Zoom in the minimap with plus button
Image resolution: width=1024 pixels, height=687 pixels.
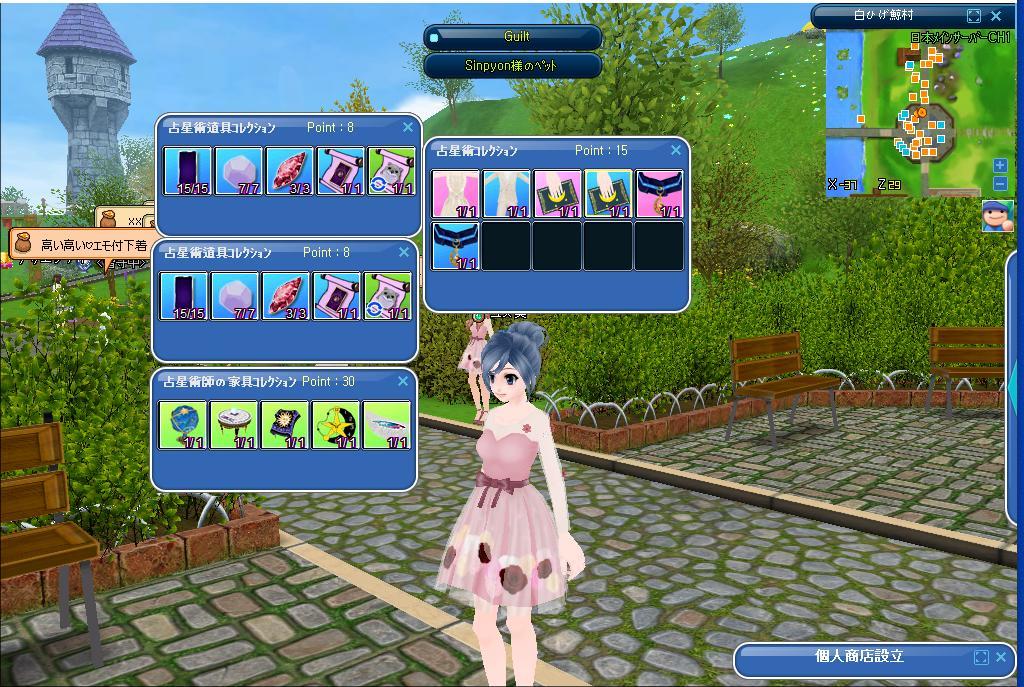point(1000,166)
